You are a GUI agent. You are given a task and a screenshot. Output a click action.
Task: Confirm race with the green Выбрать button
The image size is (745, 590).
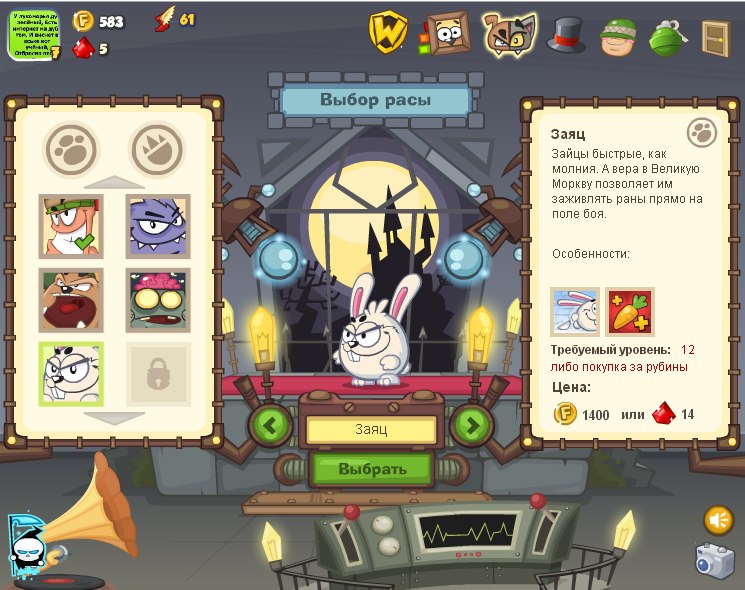pos(371,468)
